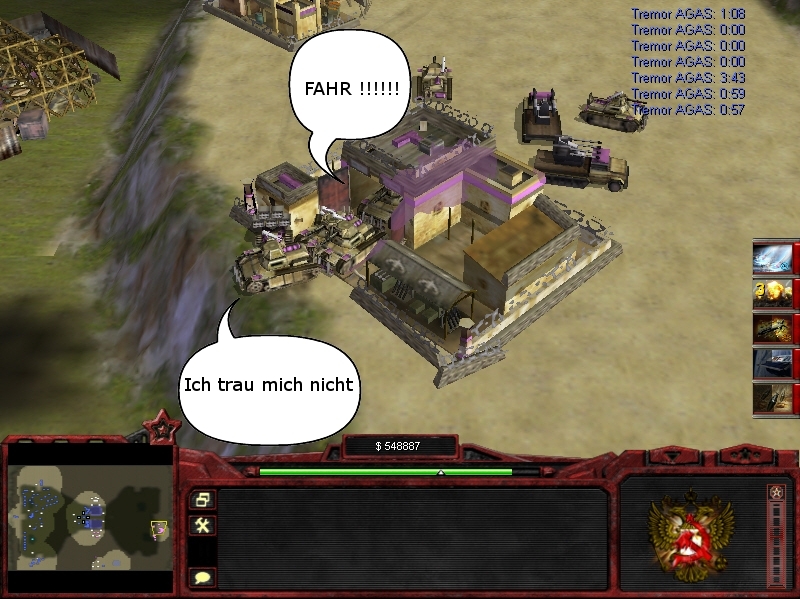The width and height of the screenshot is (800, 600).
Task: Select the dark blue vehicle power shortcut
Action: click(773, 363)
